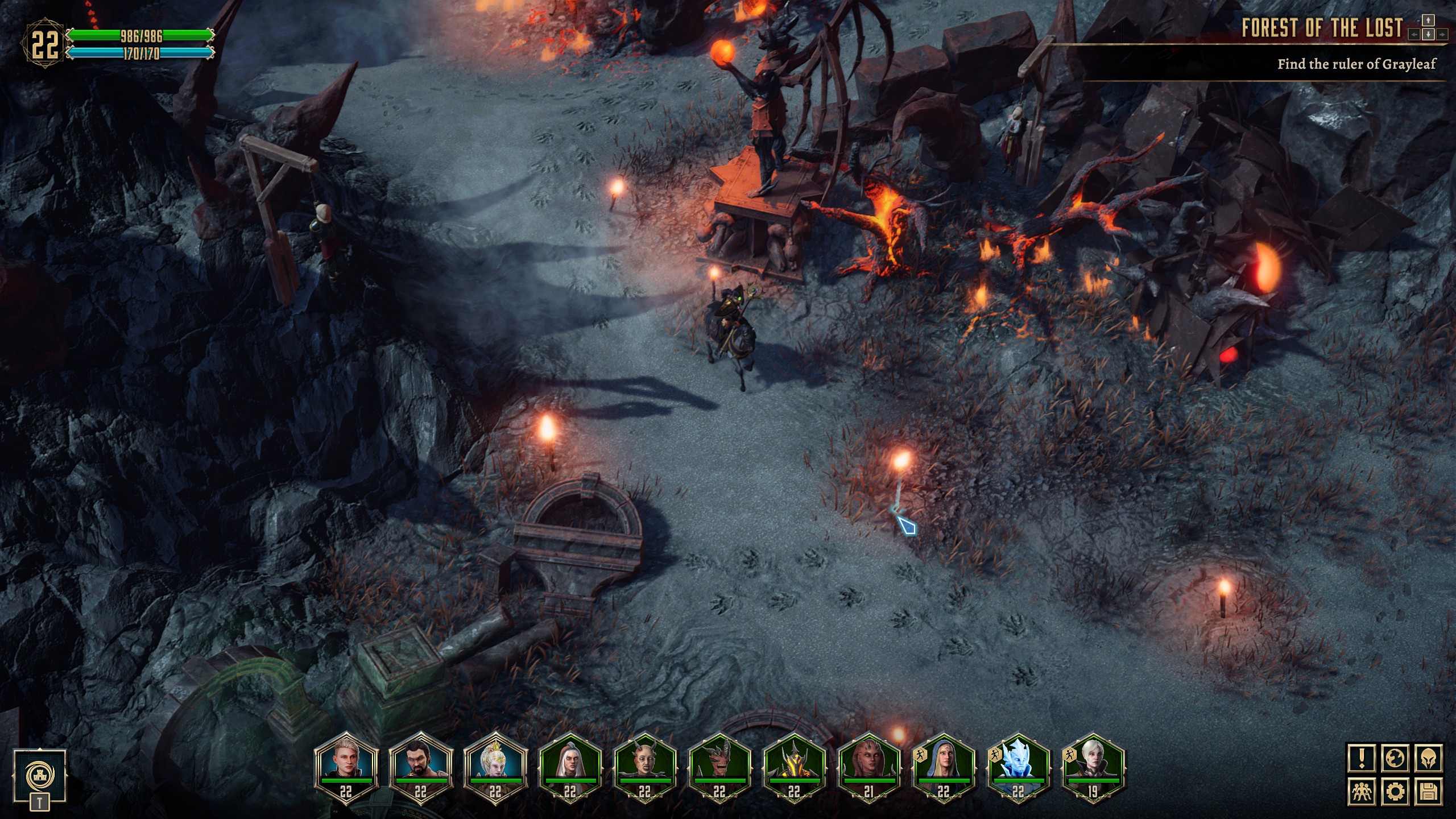Activate the castle town portal ability
The width and height of the screenshot is (1456, 819).
click(40, 774)
